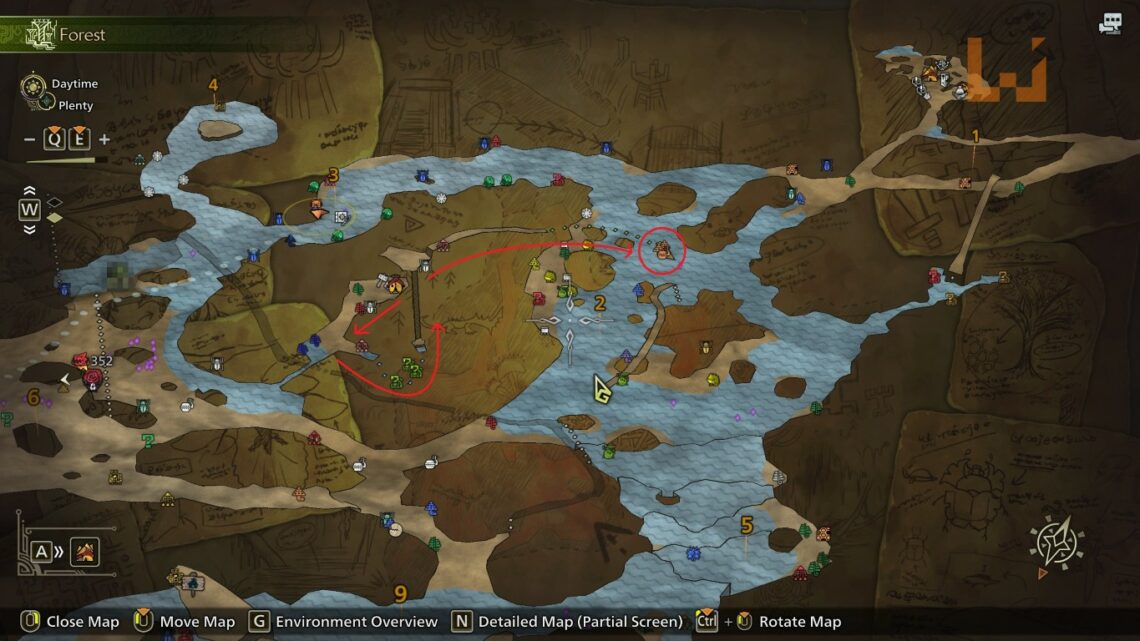The width and height of the screenshot is (1140, 641).
Task: Zoom out with the minus button
Action: (x=29, y=139)
